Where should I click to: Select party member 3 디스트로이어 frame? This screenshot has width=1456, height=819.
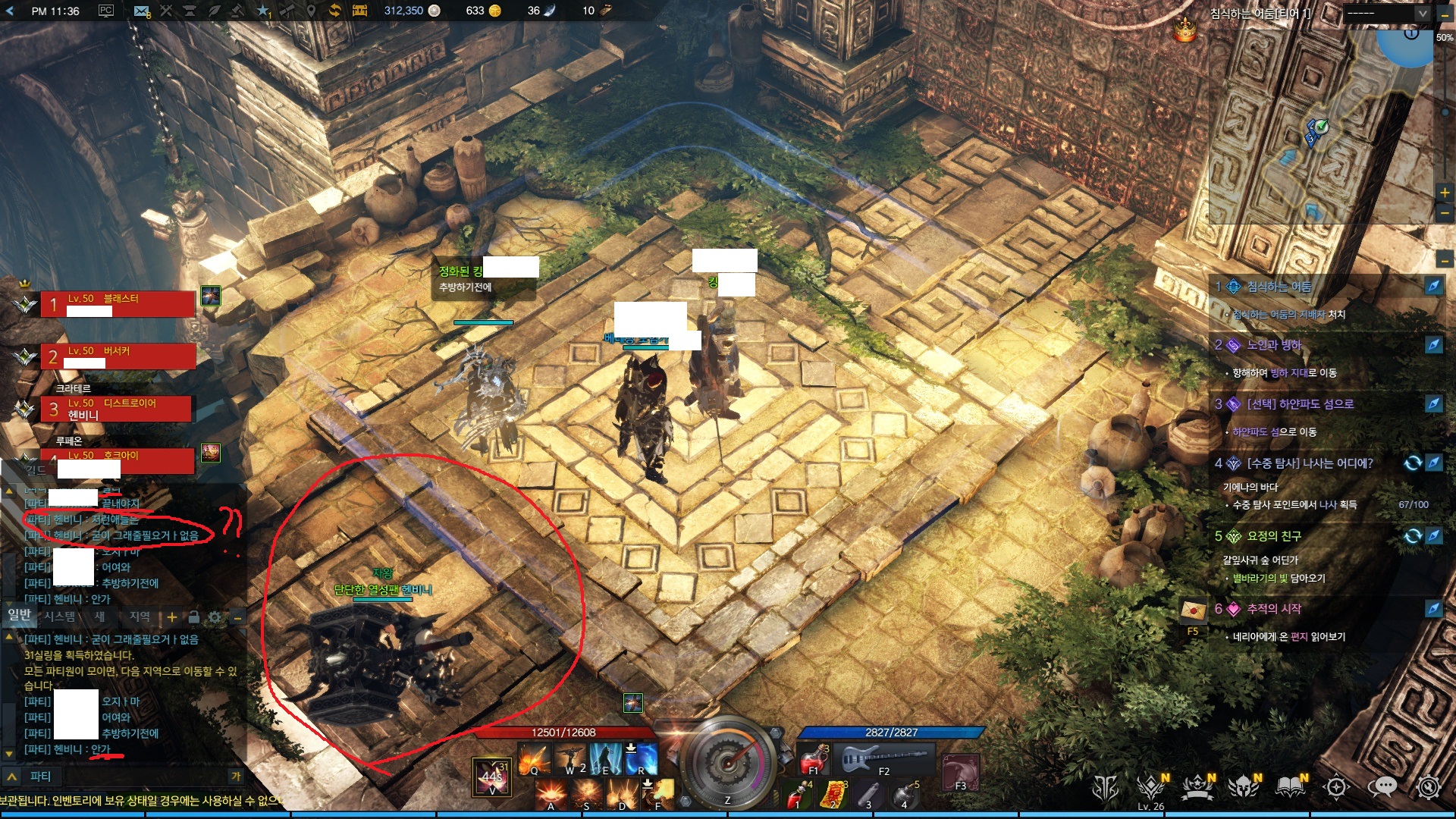(x=118, y=409)
